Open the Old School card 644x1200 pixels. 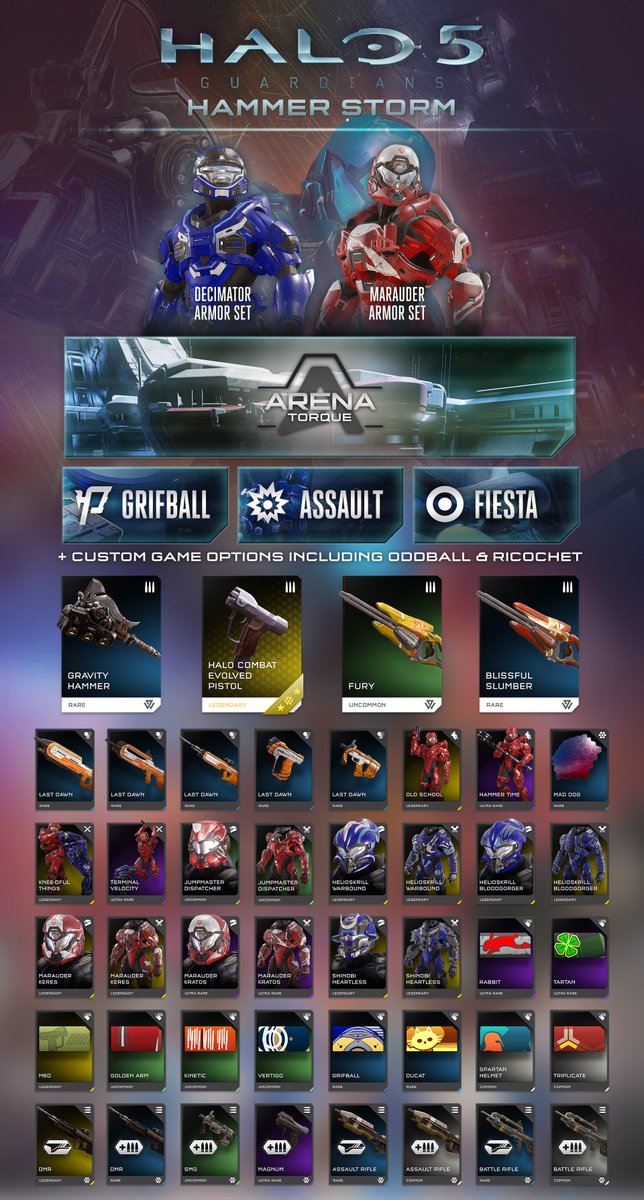click(433, 768)
